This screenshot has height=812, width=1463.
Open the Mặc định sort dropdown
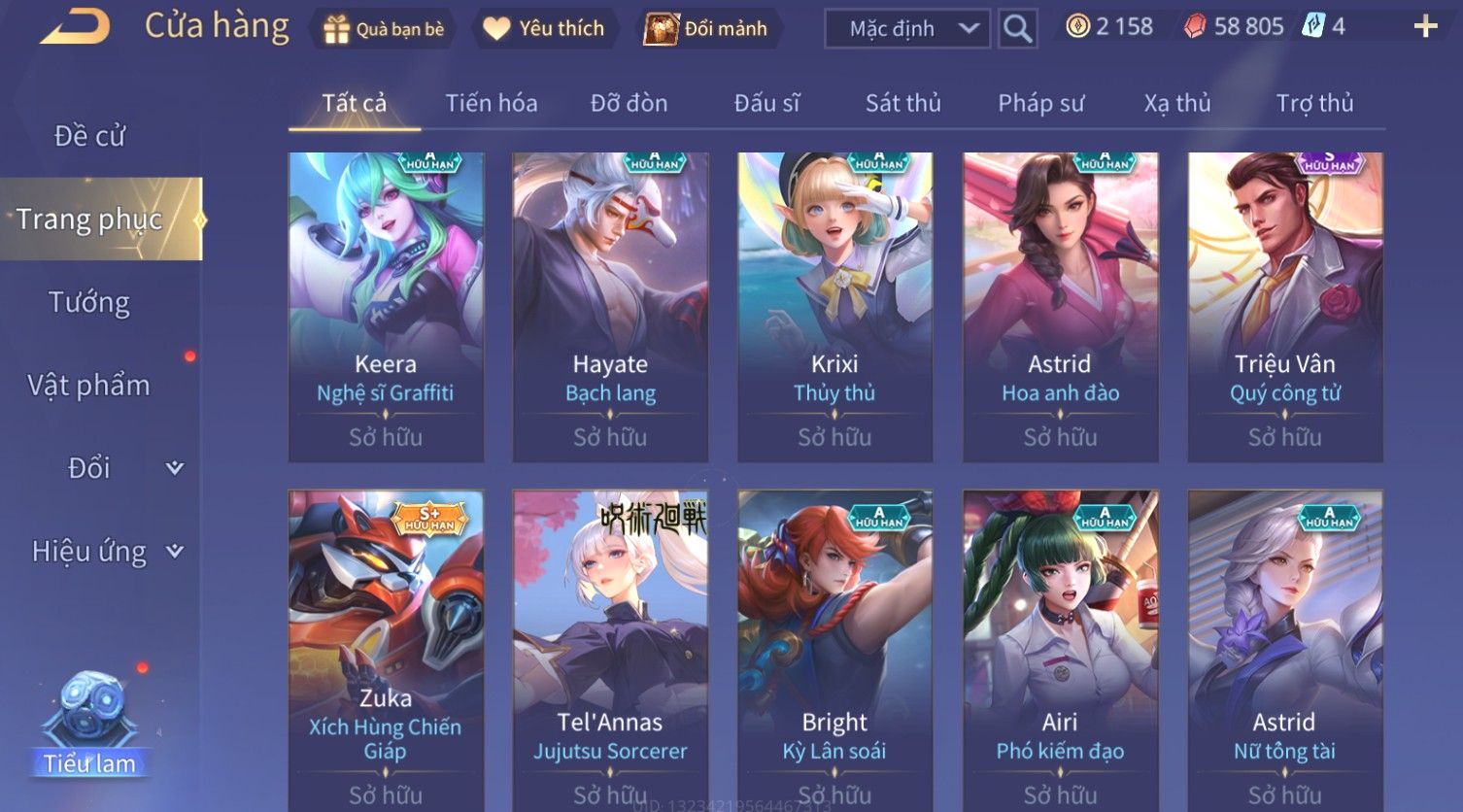pyautogui.click(x=906, y=29)
